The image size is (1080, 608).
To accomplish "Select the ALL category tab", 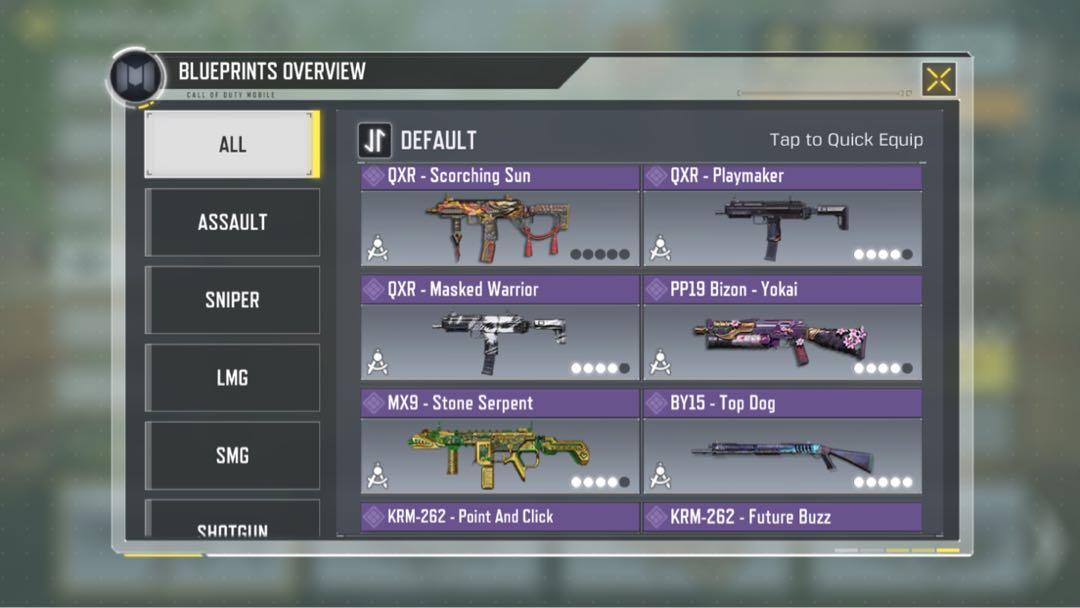I will (232, 144).
